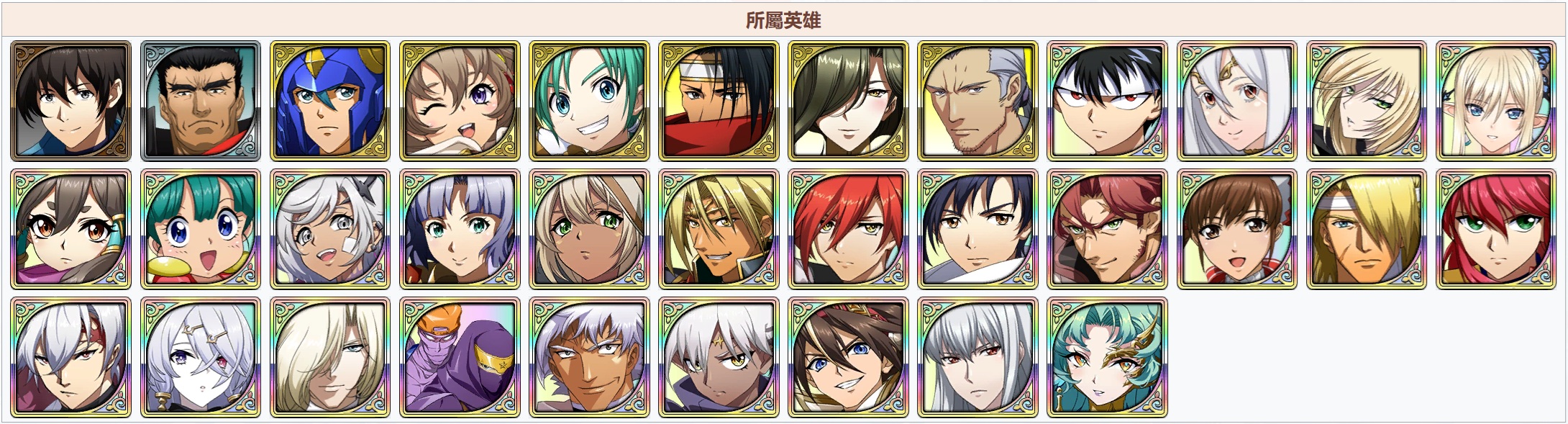Select the dark-skinned white-haired grinning man
This screenshot has width=1568, height=424.
coord(589,357)
